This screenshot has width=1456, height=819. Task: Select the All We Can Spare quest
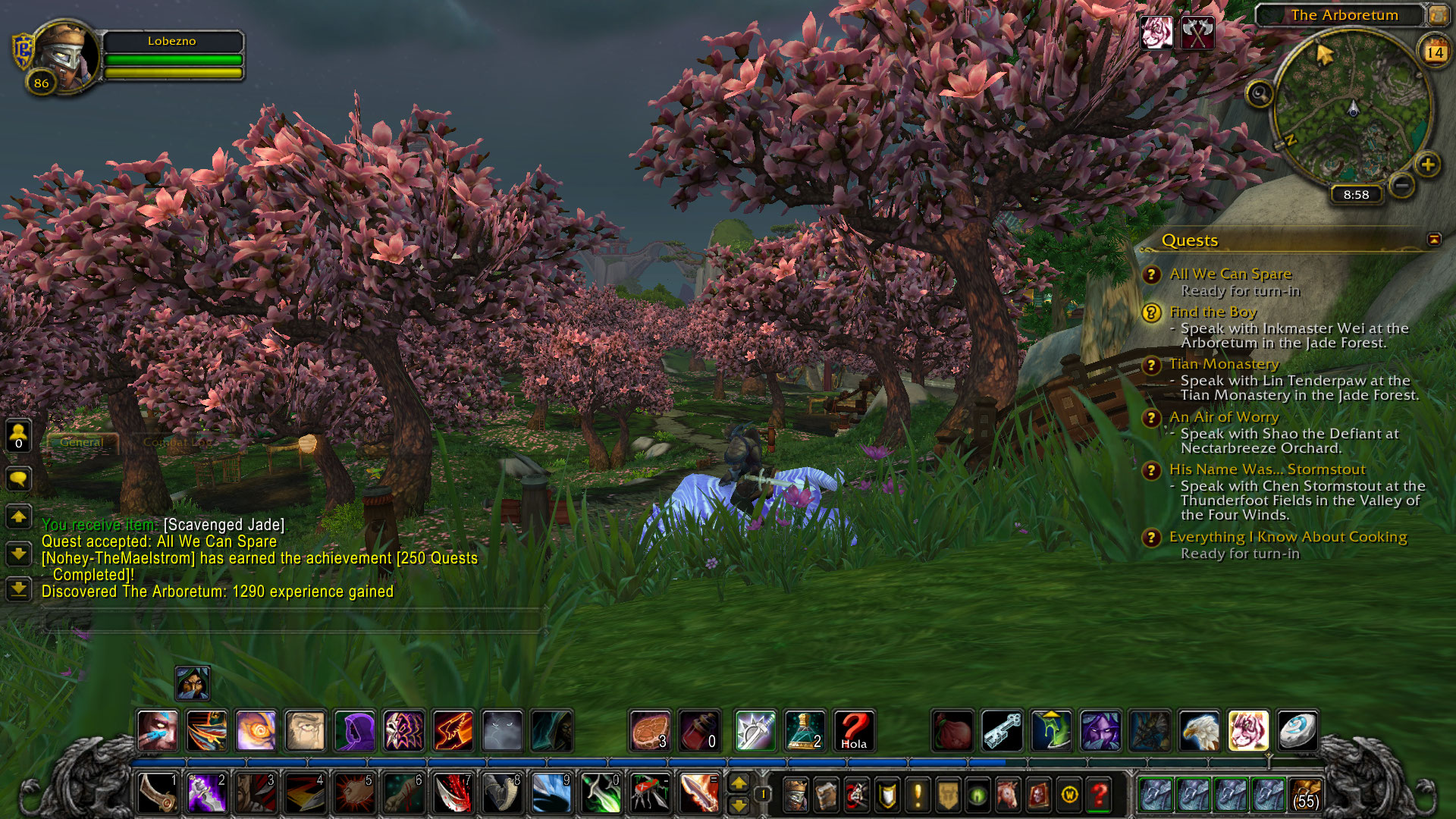tap(1230, 274)
